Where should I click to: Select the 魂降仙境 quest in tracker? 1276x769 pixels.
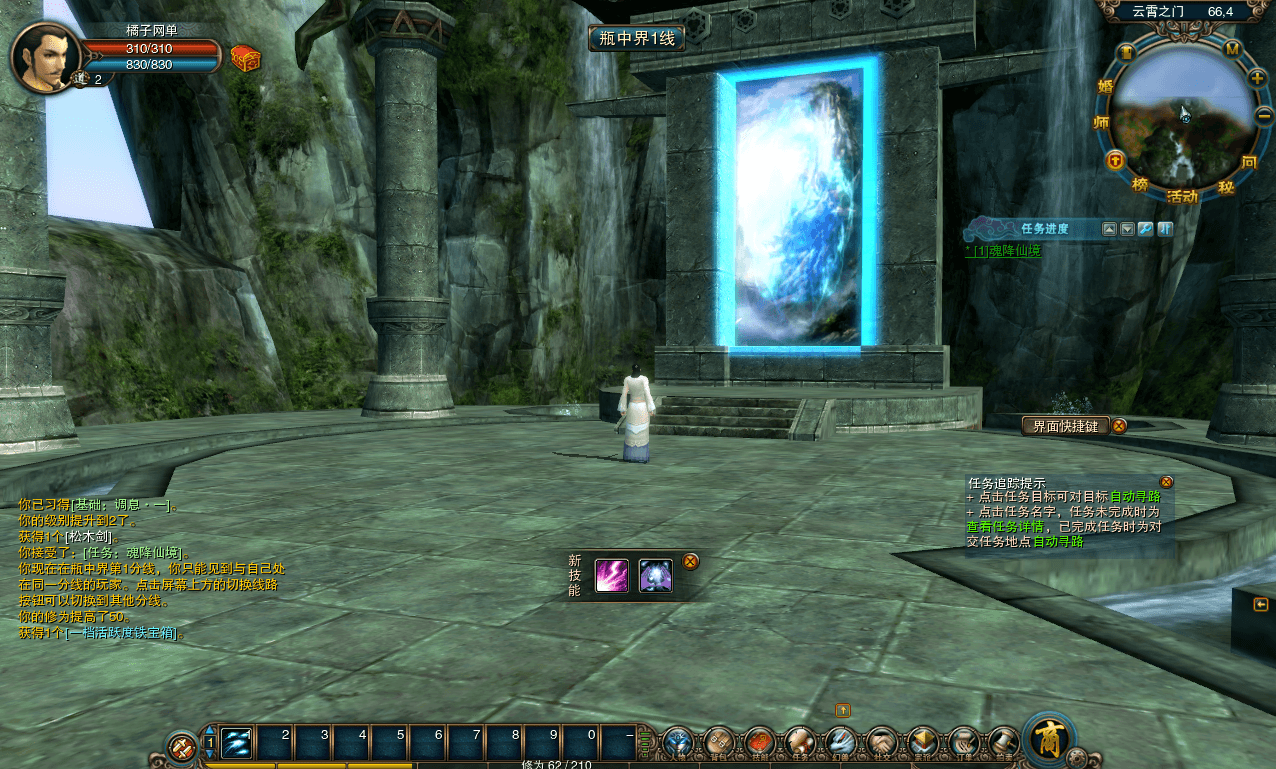[x=1014, y=251]
